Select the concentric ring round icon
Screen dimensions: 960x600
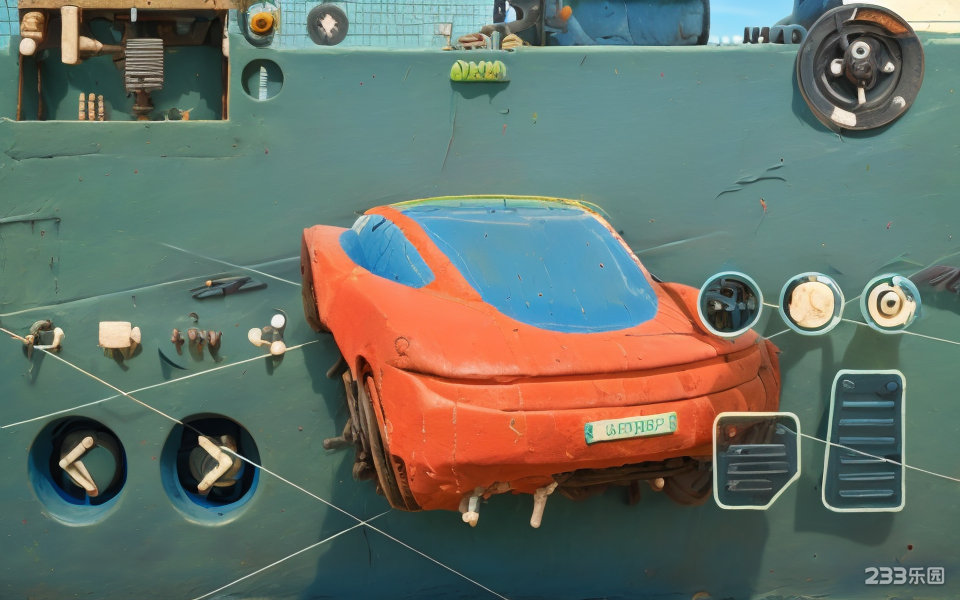pyautogui.click(x=890, y=303)
